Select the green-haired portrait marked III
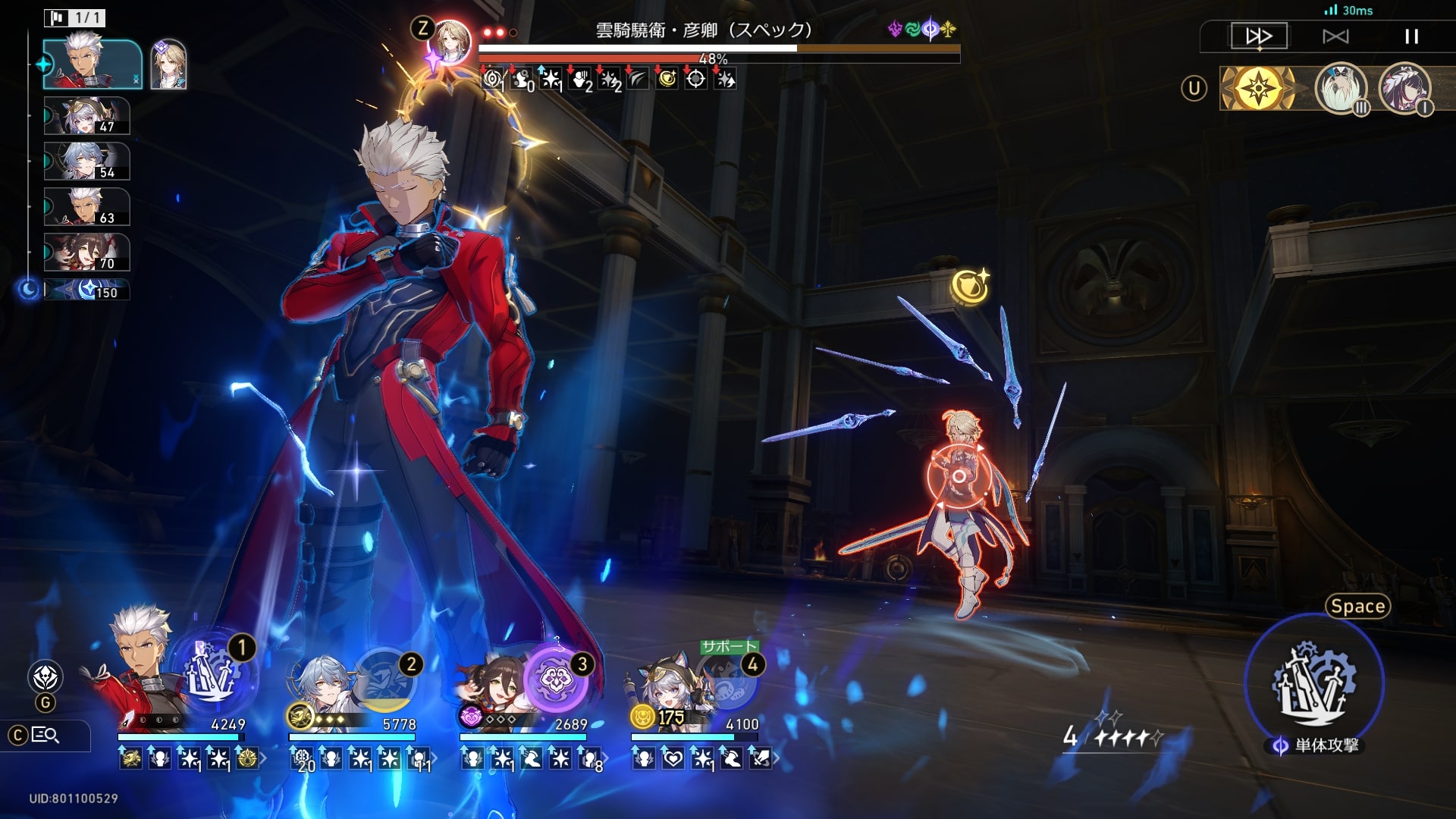Screen dimensions: 1456x819 (1340, 89)
